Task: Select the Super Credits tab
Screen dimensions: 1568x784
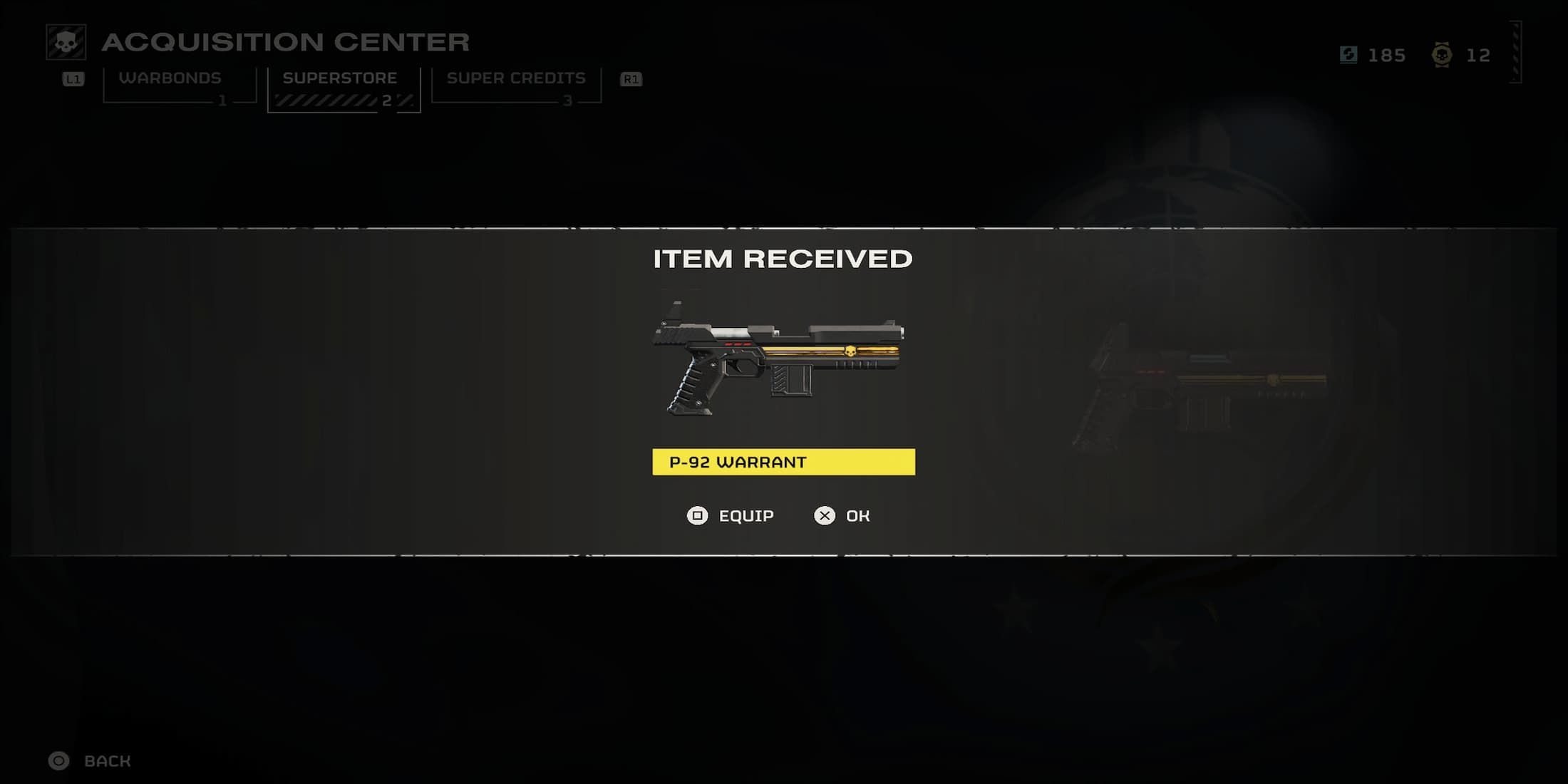Action: pyautogui.click(x=516, y=78)
